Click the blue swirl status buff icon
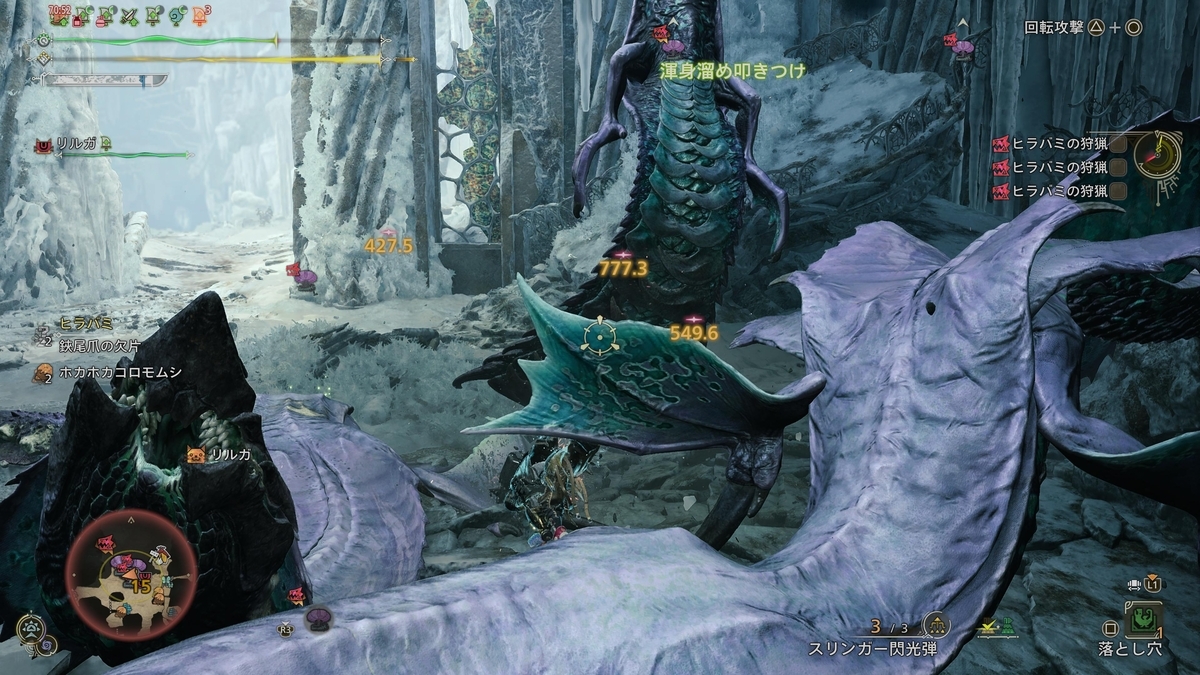The width and height of the screenshot is (1200, 675). (x=177, y=16)
